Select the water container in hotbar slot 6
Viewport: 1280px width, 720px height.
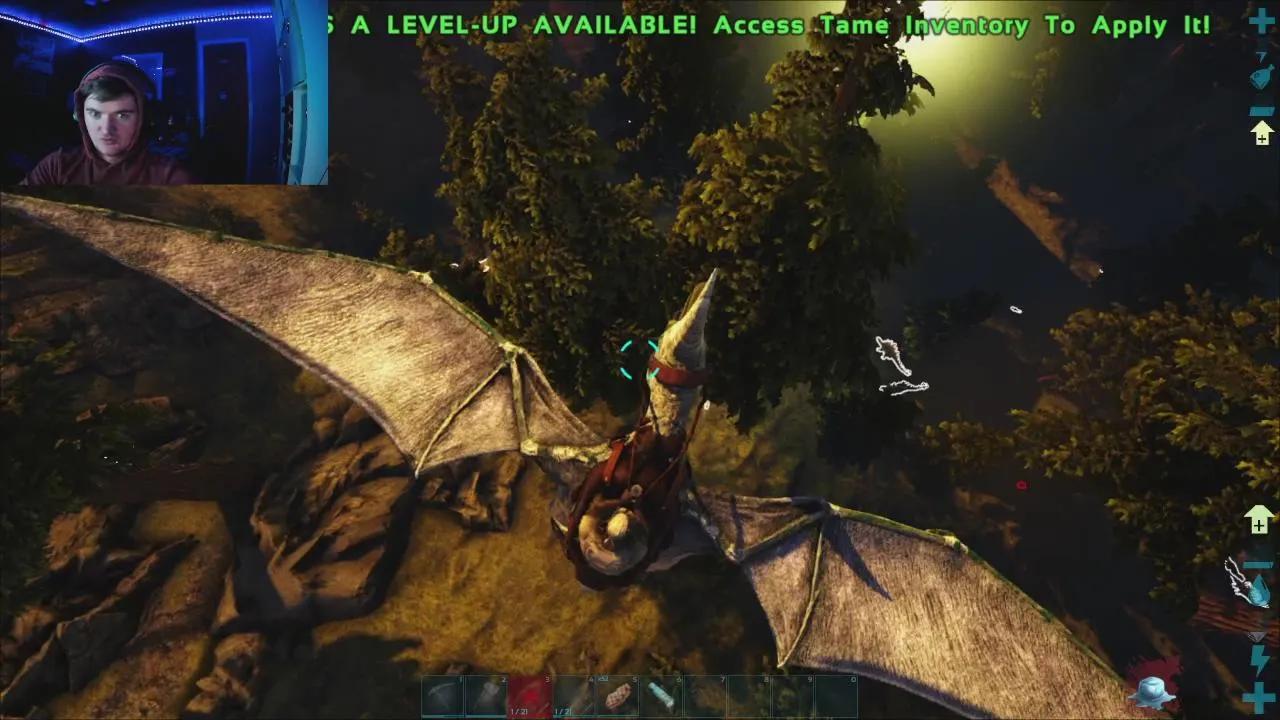tap(661, 696)
